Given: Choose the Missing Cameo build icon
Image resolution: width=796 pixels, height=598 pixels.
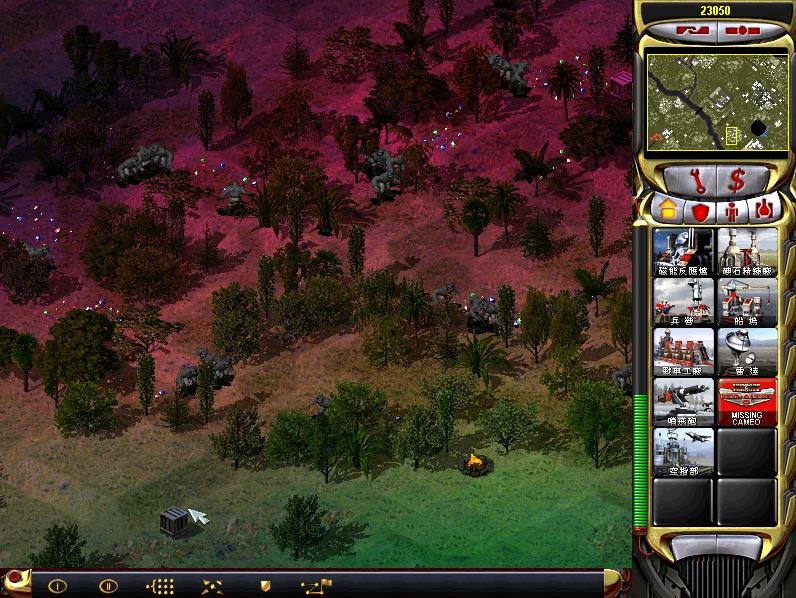Looking at the screenshot, I should click(x=746, y=401).
